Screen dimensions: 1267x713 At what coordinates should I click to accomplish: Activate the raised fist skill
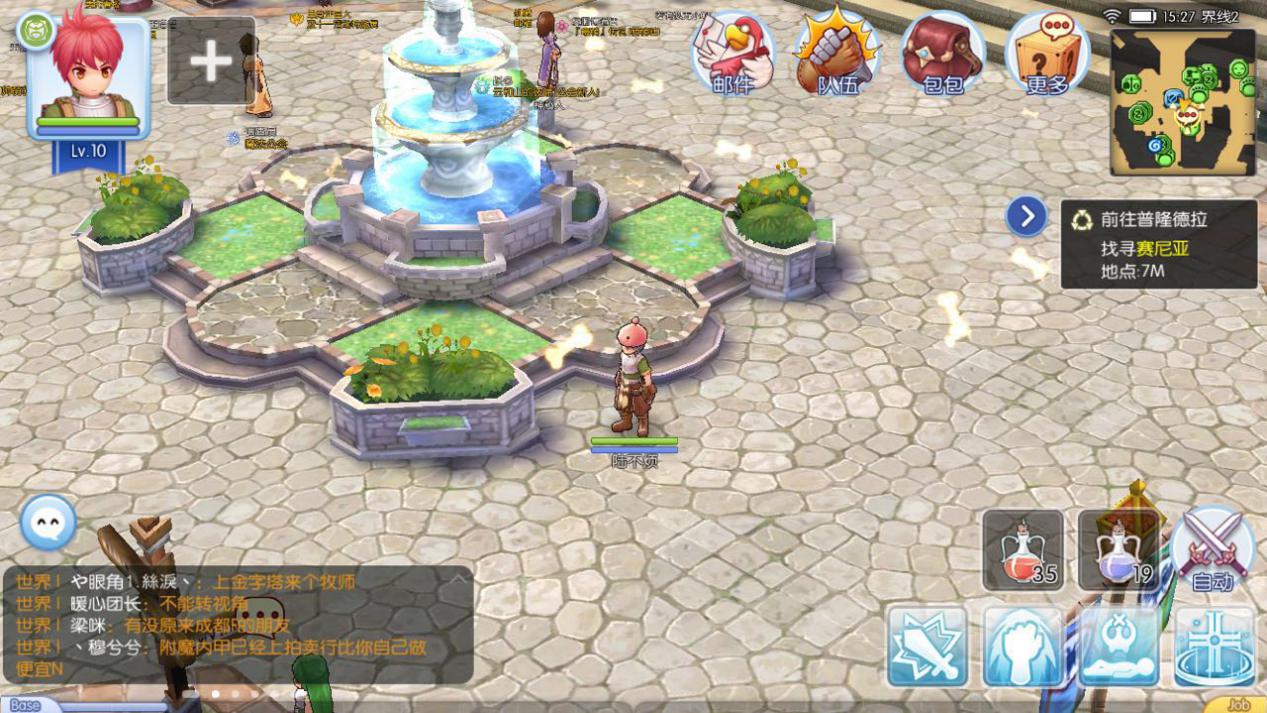point(1022,646)
